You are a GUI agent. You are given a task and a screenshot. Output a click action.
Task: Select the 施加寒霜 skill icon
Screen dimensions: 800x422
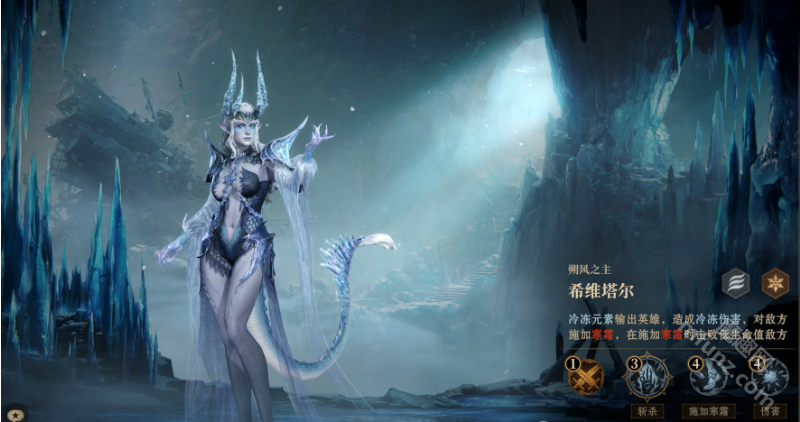708,379
